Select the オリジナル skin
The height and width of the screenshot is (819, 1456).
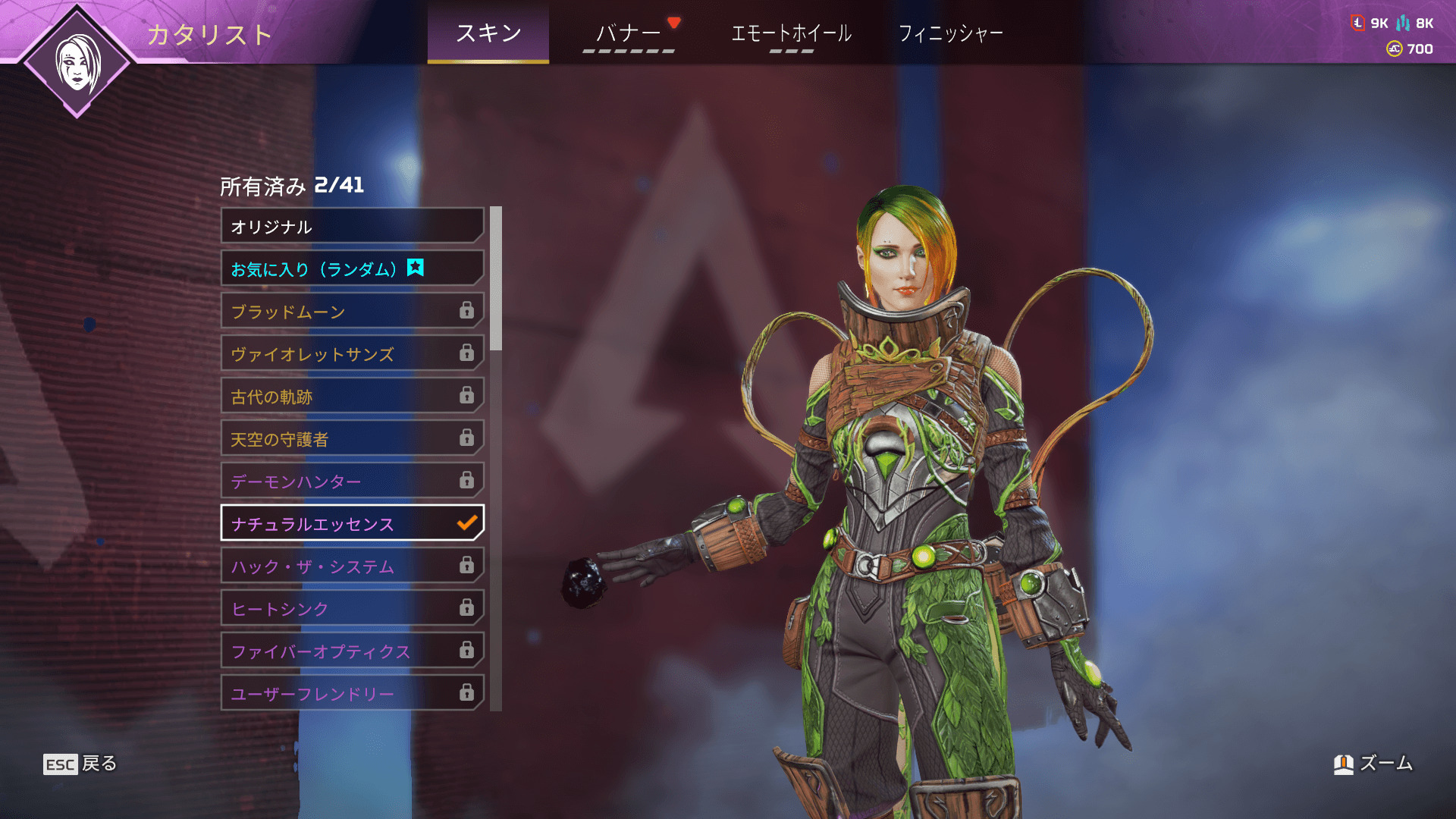point(352,226)
